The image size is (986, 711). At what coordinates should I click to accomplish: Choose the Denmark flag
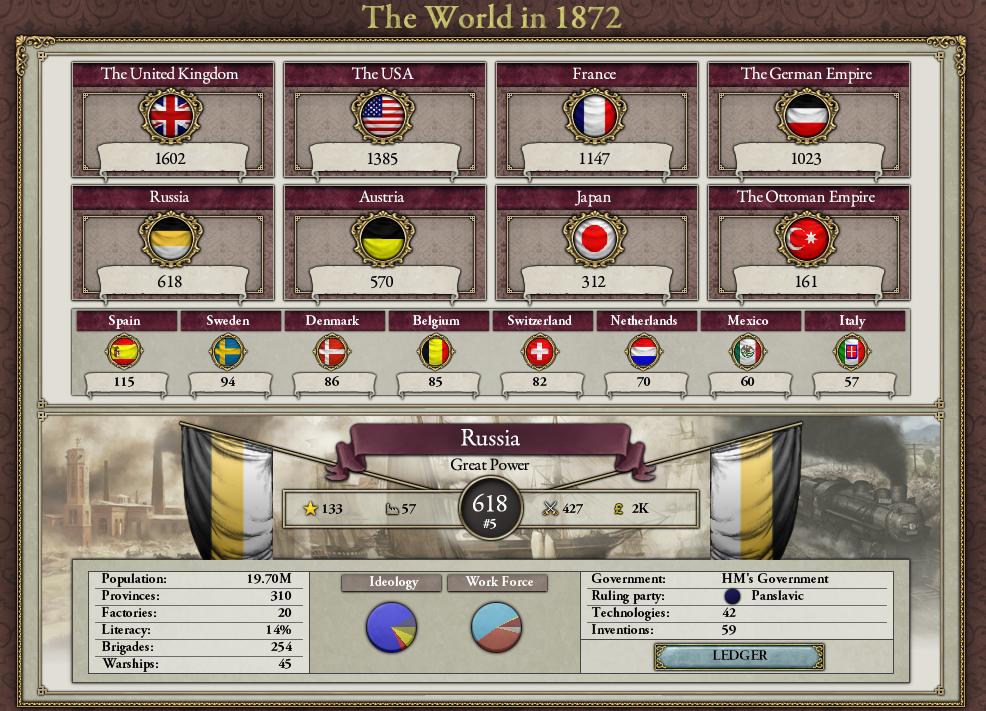pos(332,352)
